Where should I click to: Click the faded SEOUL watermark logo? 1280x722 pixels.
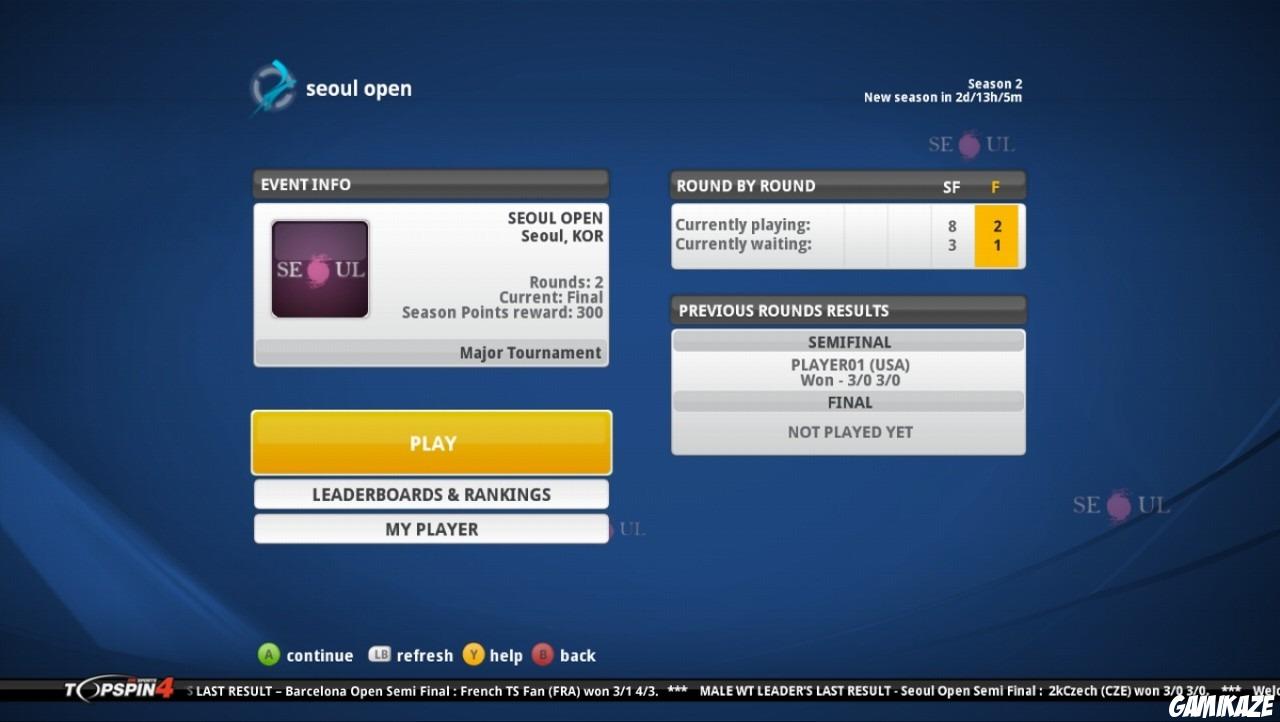click(x=1122, y=506)
